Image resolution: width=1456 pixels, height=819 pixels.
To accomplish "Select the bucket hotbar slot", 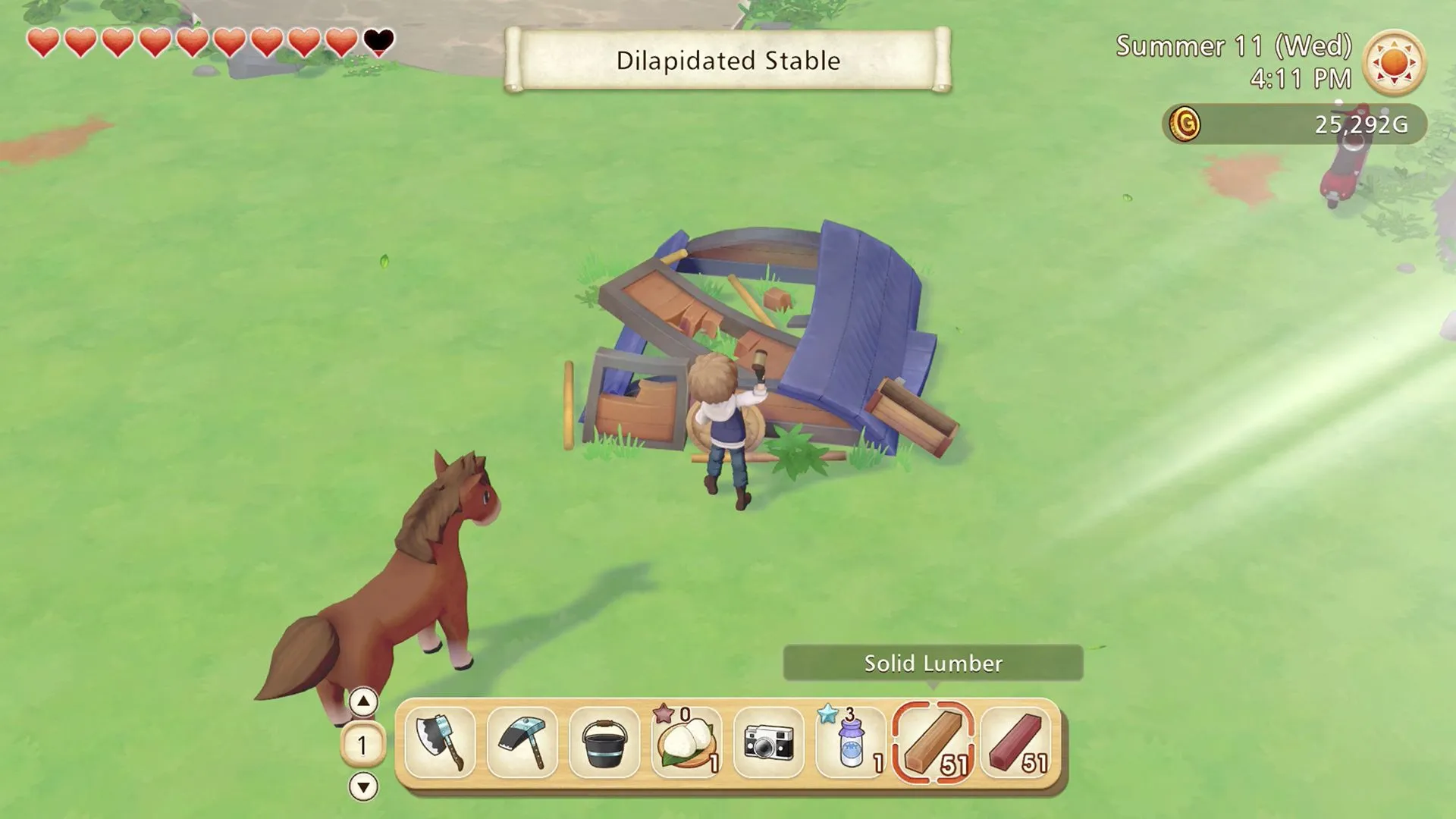I will 604,742.
